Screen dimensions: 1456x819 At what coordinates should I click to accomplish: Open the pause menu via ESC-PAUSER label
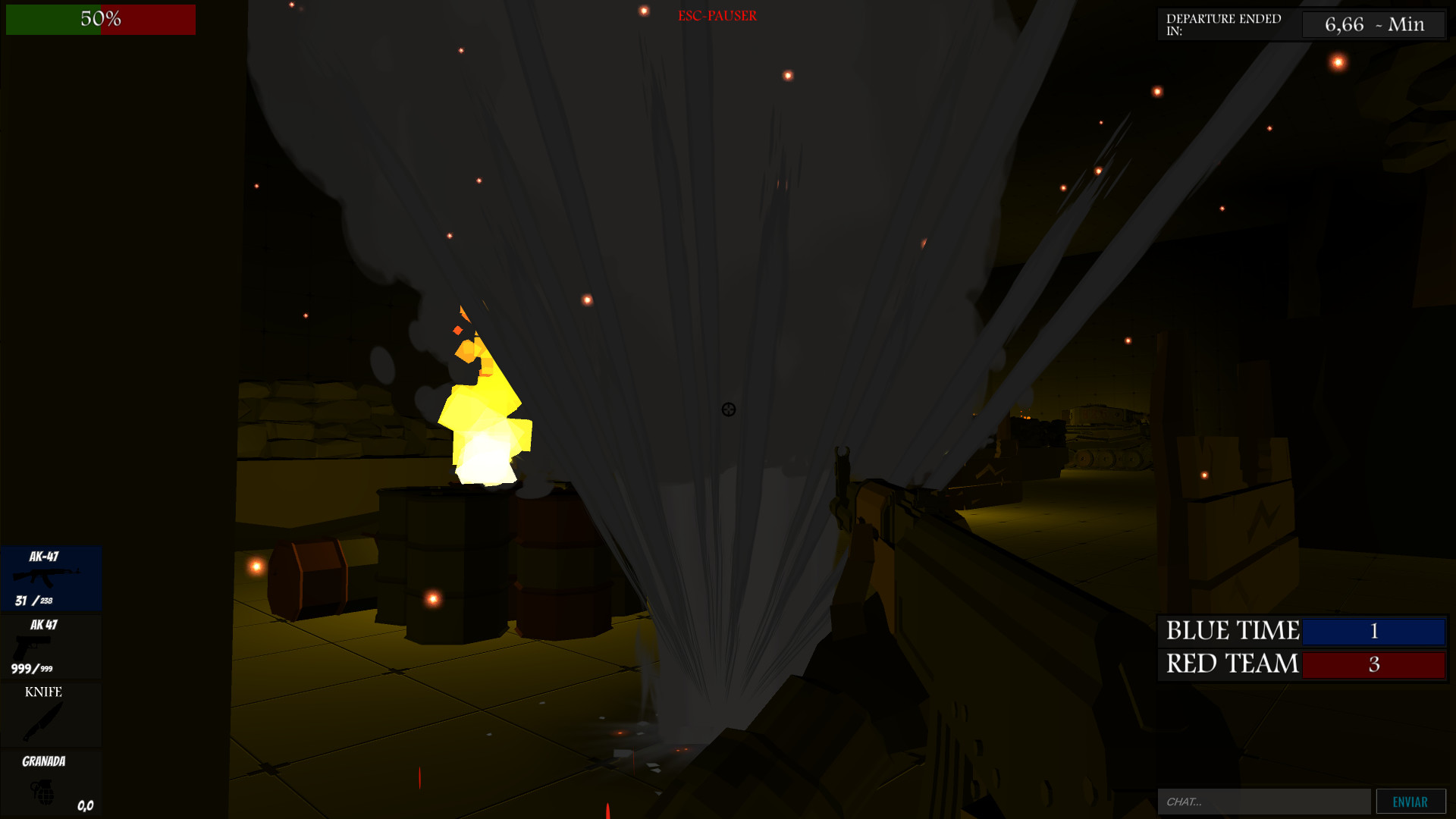[x=717, y=15]
